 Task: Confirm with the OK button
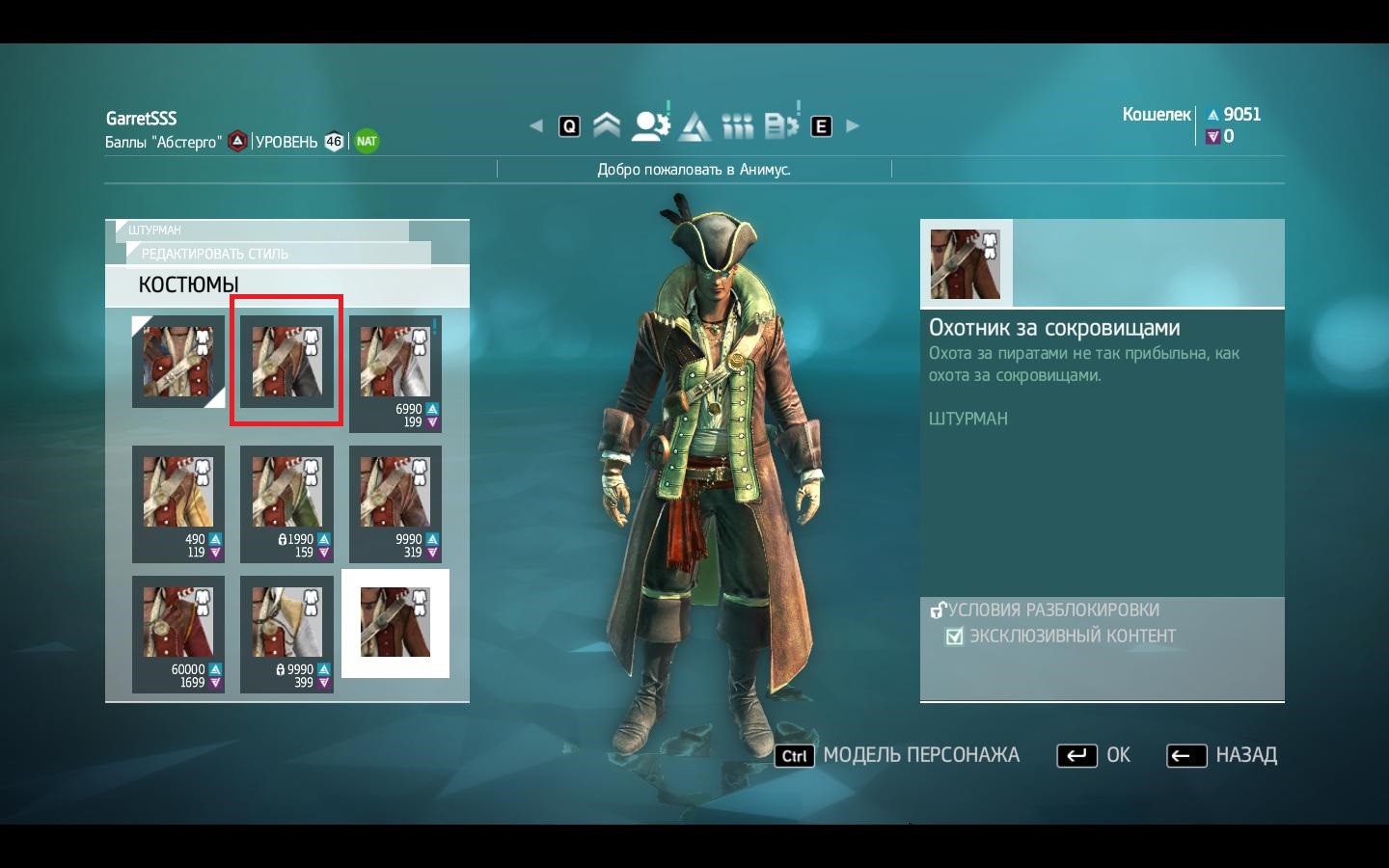[x=1095, y=755]
